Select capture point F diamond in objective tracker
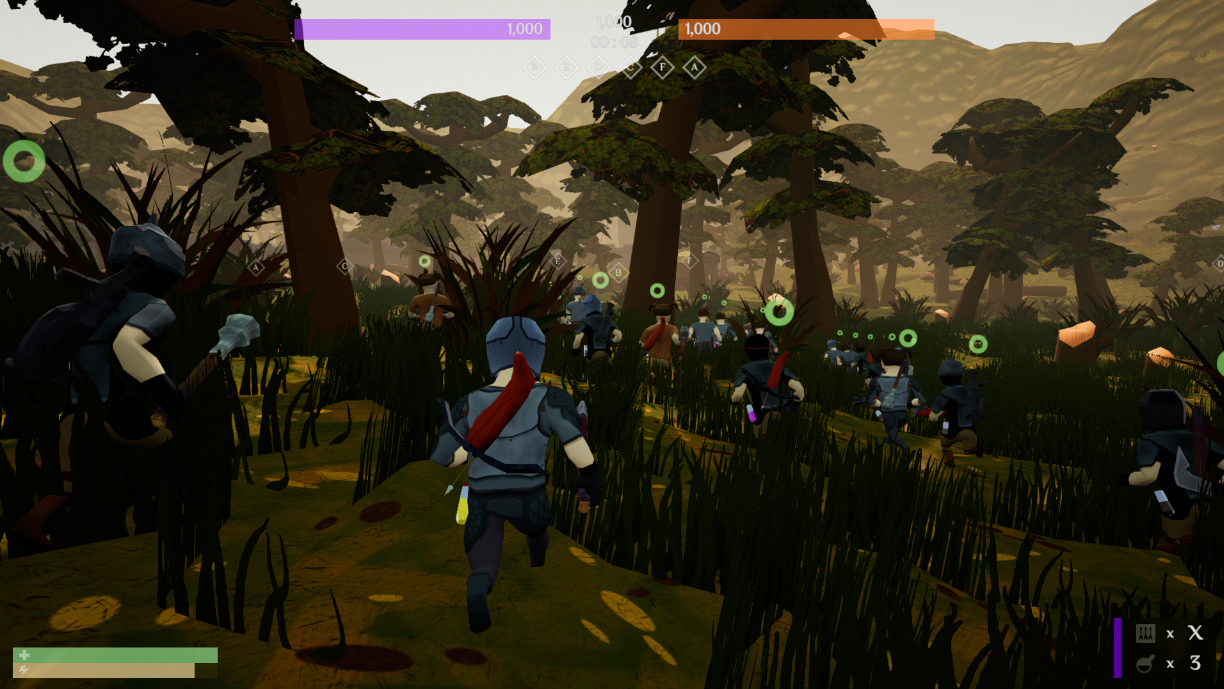This screenshot has width=1224, height=689. (x=662, y=67)
